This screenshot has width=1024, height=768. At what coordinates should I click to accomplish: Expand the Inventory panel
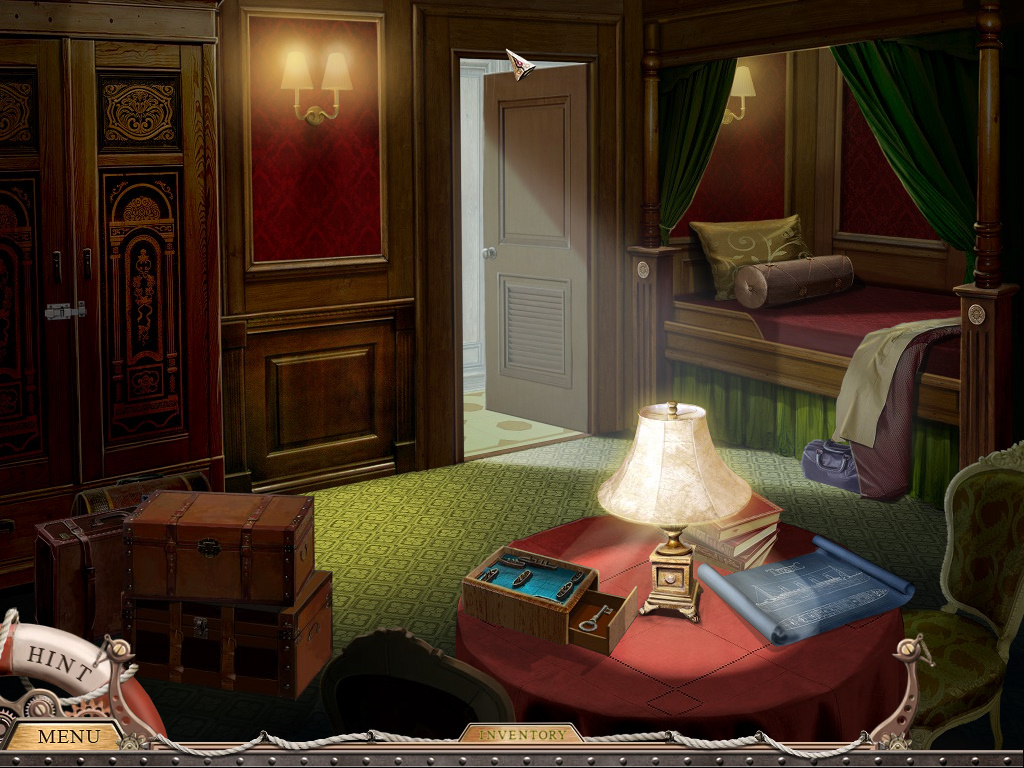coord(521,734)
